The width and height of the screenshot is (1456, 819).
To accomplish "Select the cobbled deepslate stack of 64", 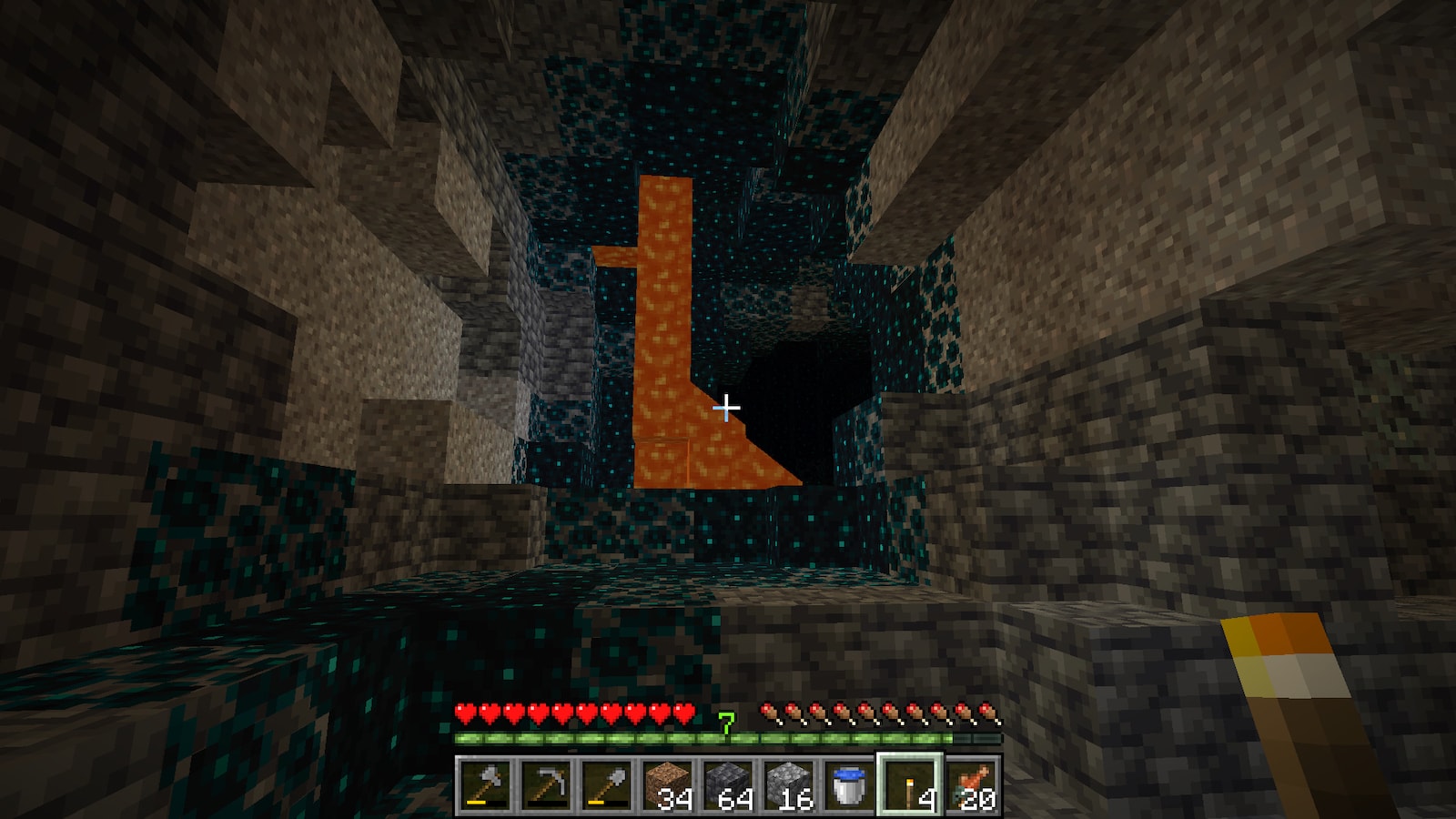I will (x=728, y=784).
